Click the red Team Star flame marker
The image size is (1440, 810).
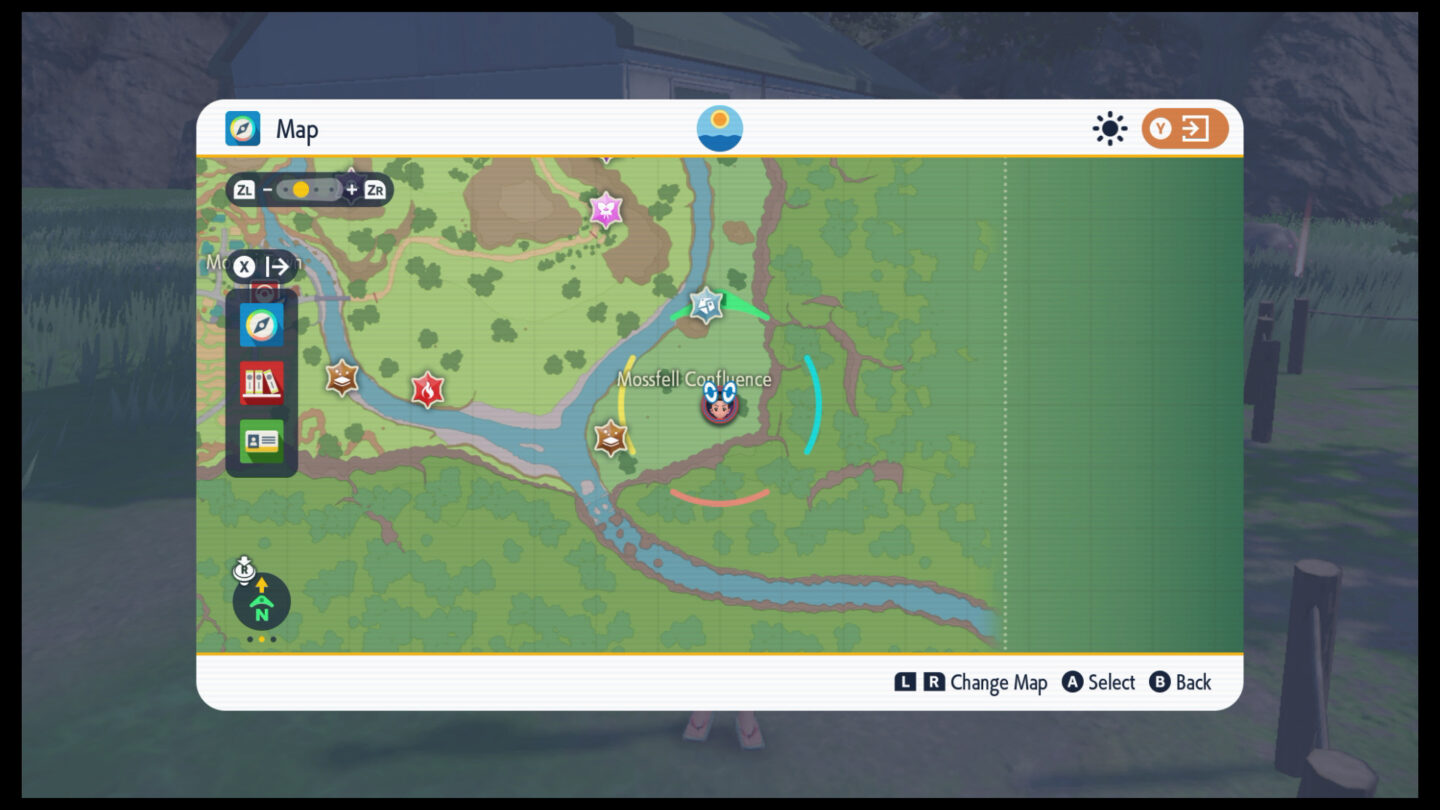(x=426, y=389)
